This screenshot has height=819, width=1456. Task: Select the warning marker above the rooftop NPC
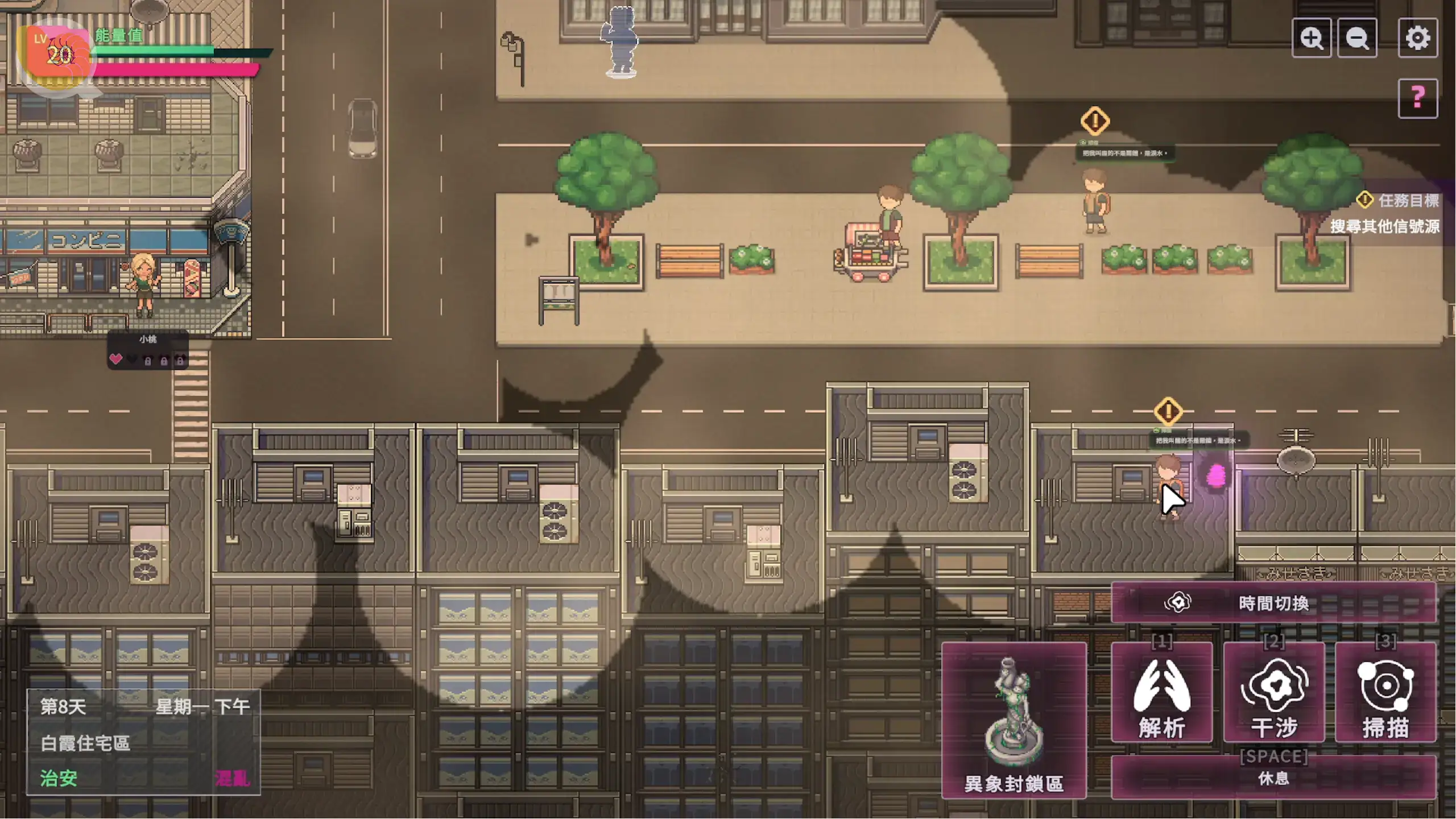pos(1168,411)
